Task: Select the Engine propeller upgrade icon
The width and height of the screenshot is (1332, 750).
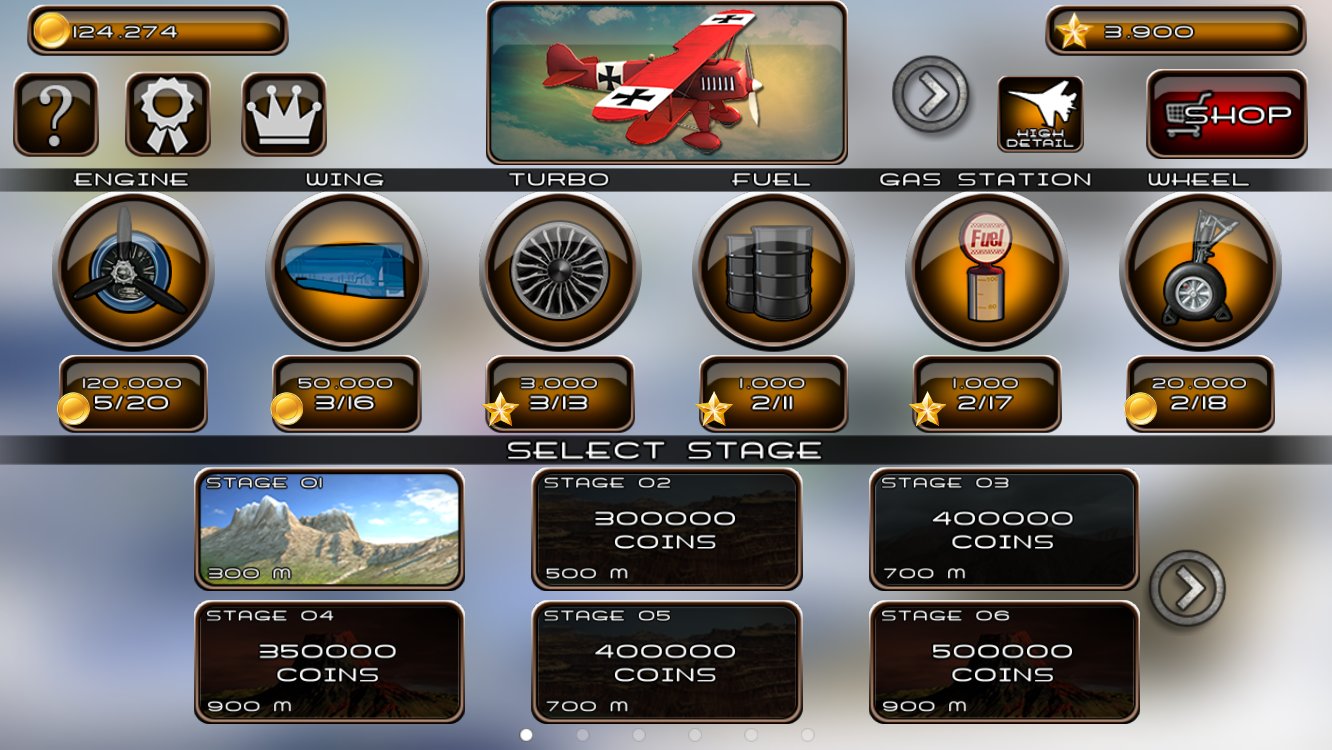Action: [x=133, y=270]
